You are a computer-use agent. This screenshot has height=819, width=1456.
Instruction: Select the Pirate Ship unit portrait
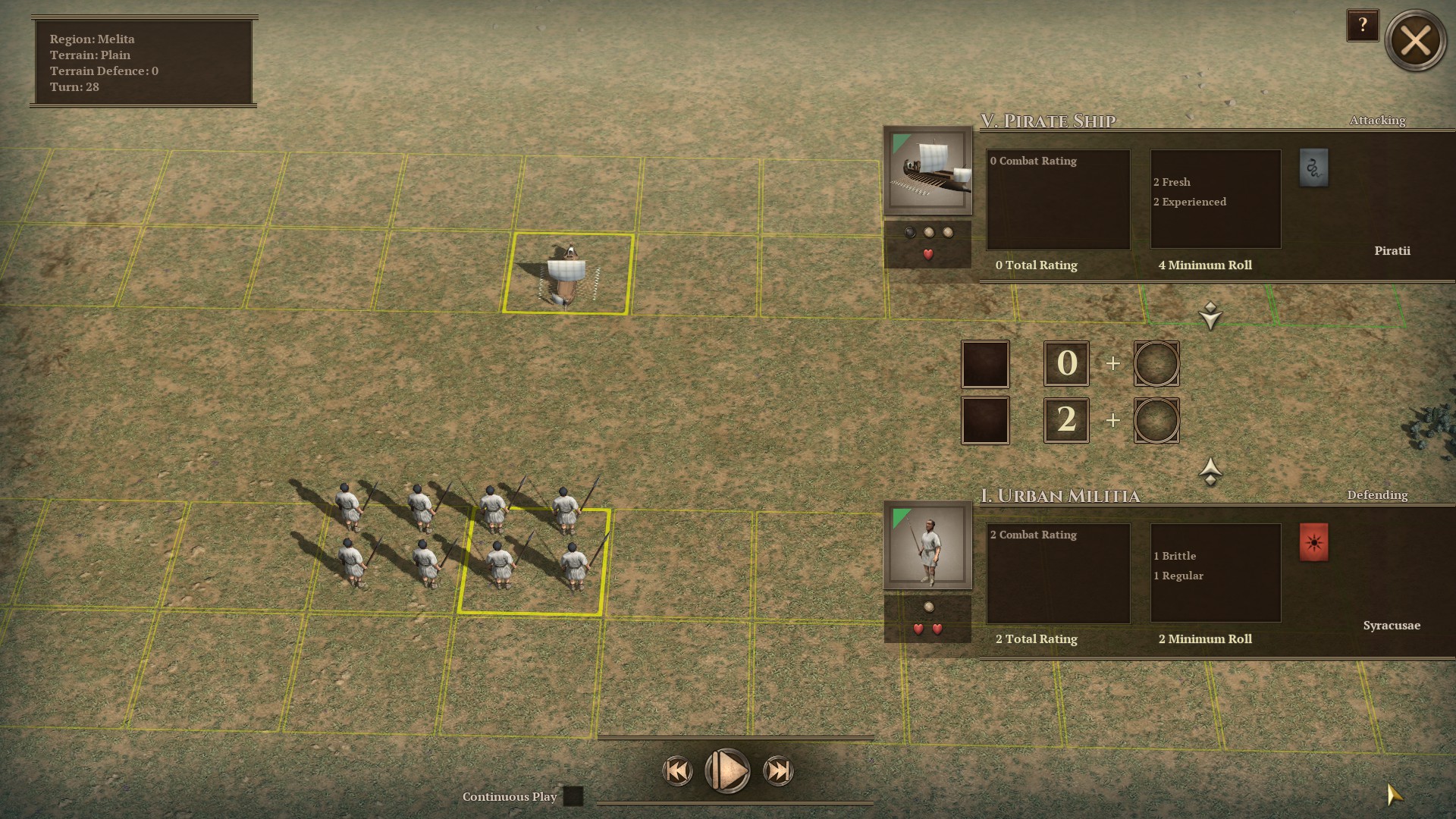pos(927,168)
